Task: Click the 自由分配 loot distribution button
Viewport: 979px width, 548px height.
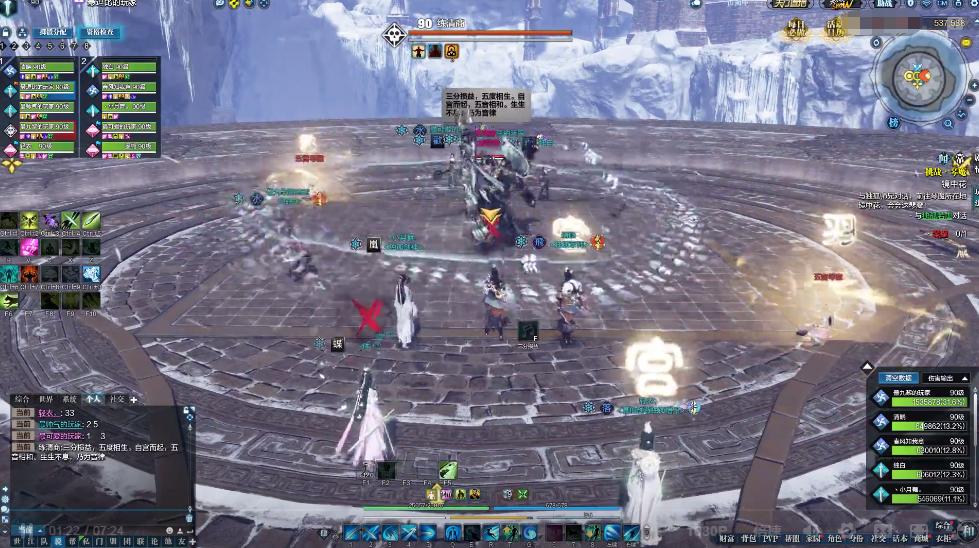Action: pos(53,32)
